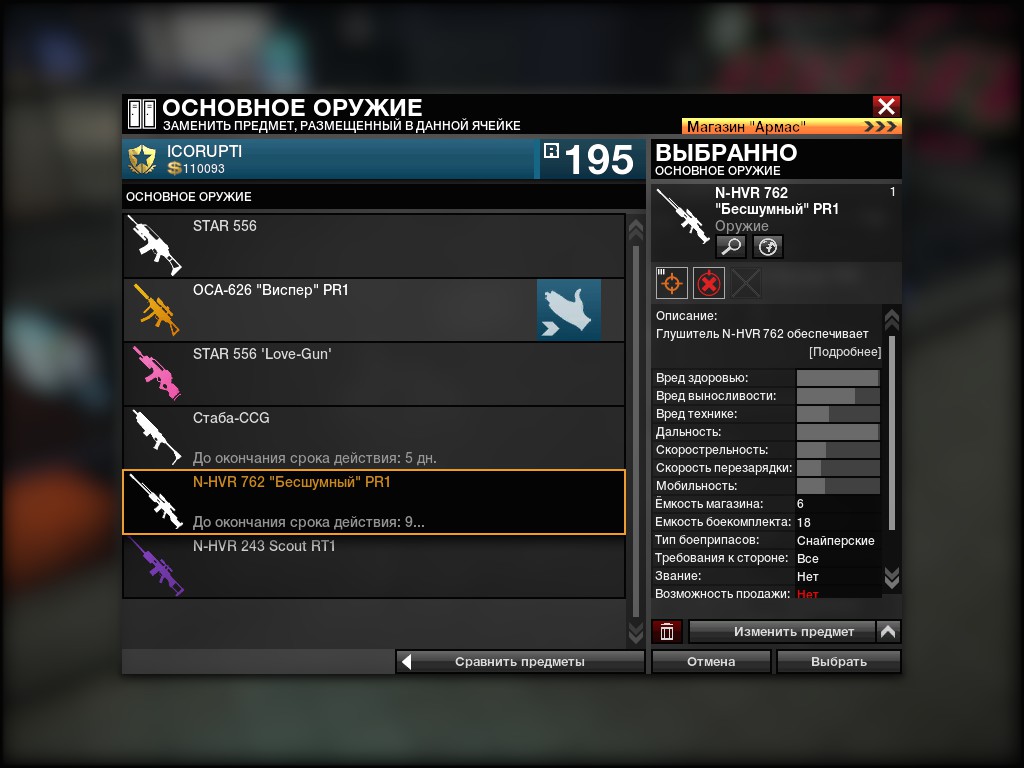Select the Стаба-CCG weapon row
The width and height of the screenshot is (1024, 768).
point(374,438)
